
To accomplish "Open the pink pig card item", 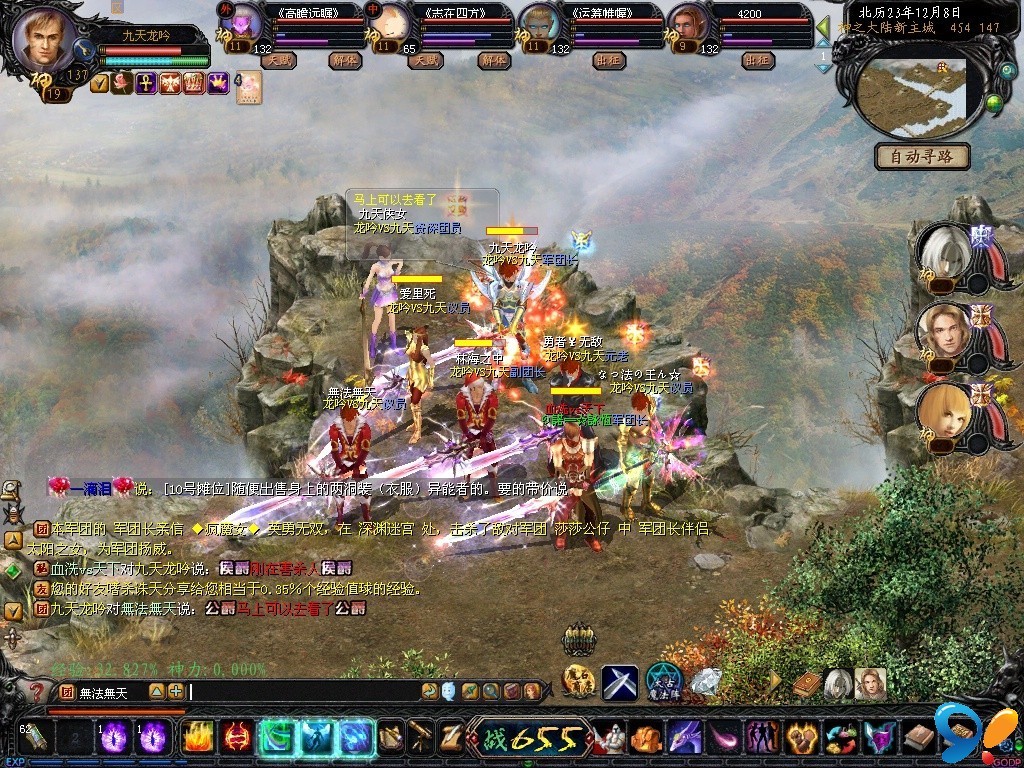I will click(249, 88).
